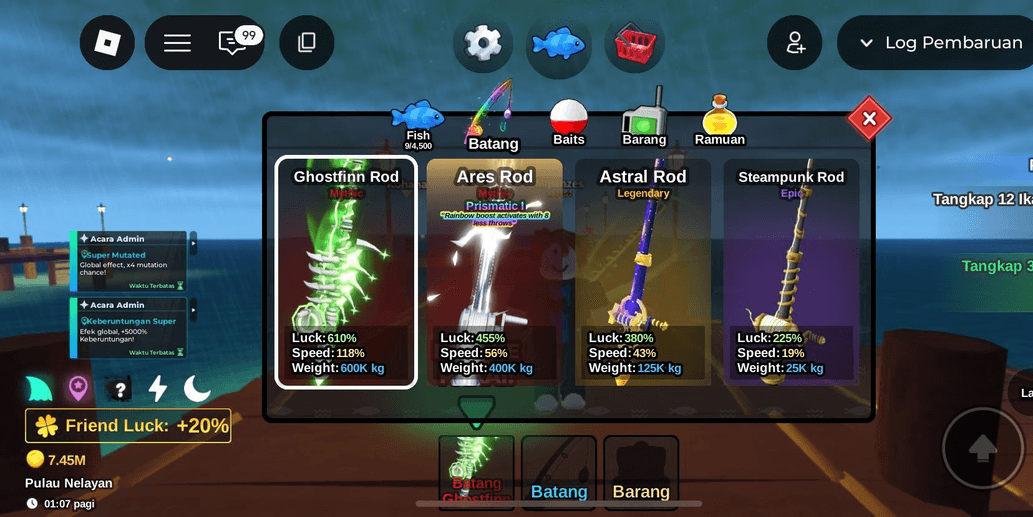Open the red shopping basket shop
Screen dimensions: 1033x517
tap(635, 44)
